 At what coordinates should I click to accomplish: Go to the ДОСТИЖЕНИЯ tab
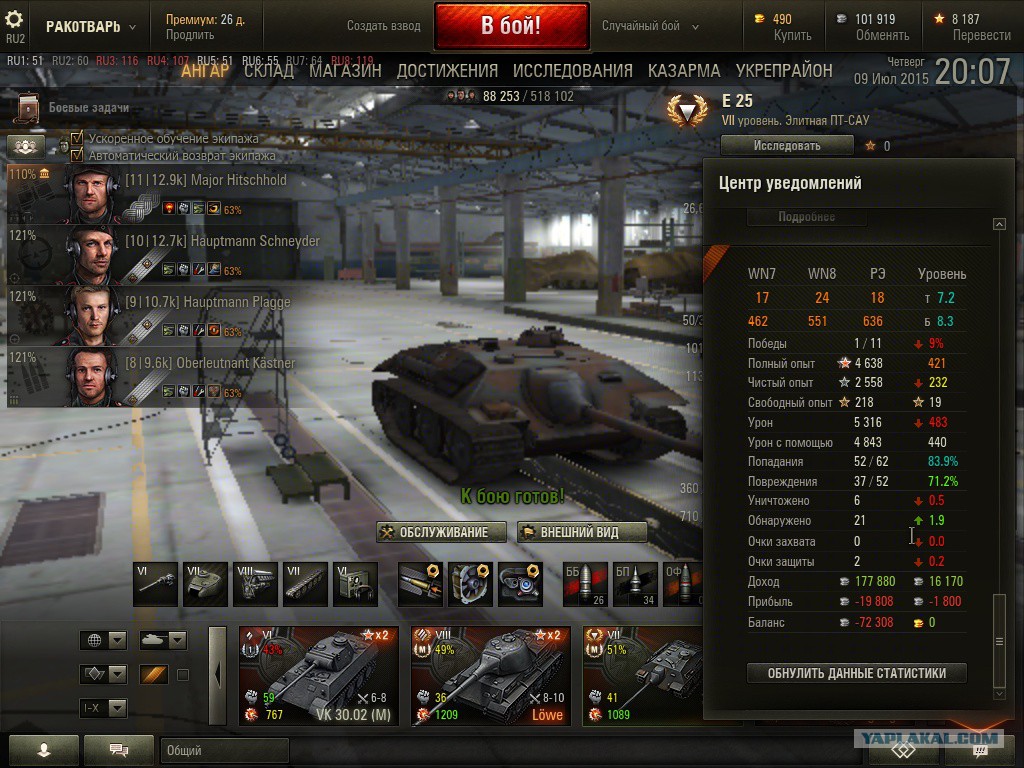coord(447,71)
